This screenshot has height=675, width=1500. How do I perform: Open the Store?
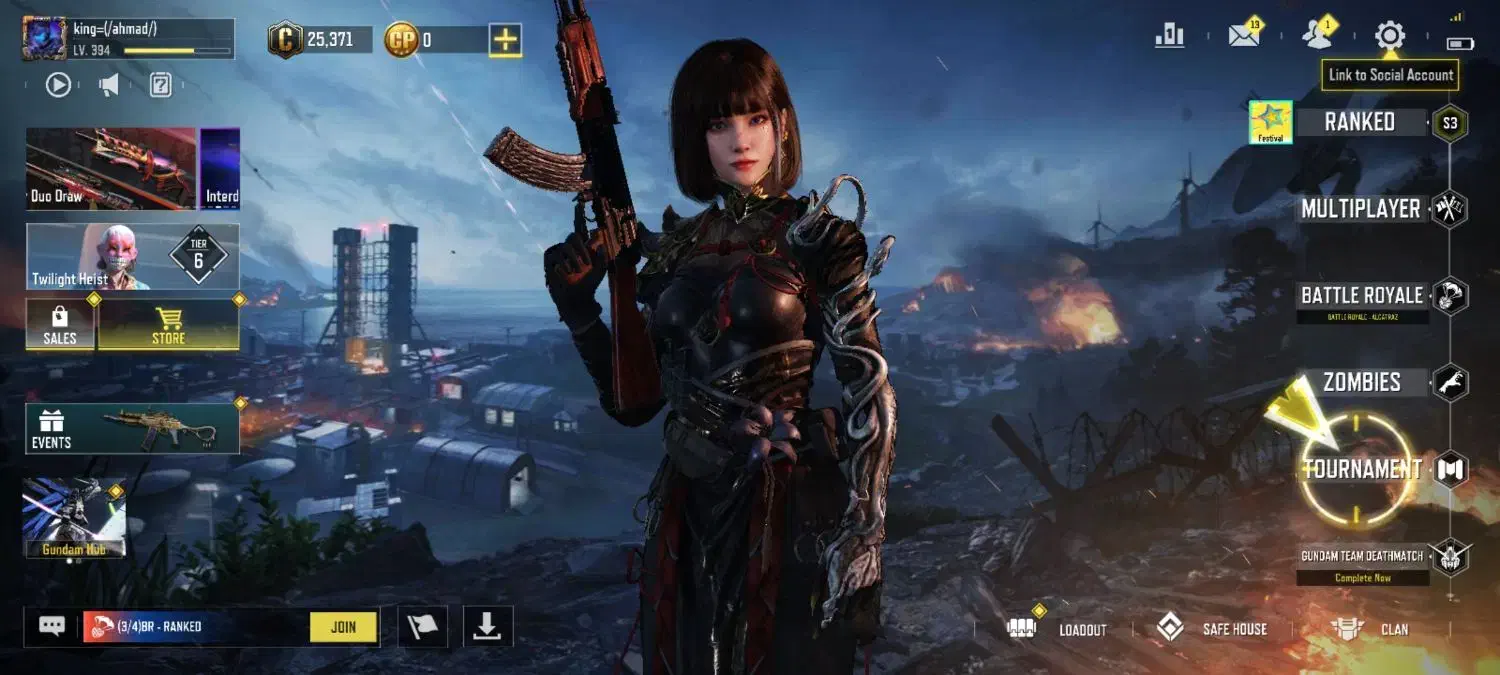pos(168,325)
